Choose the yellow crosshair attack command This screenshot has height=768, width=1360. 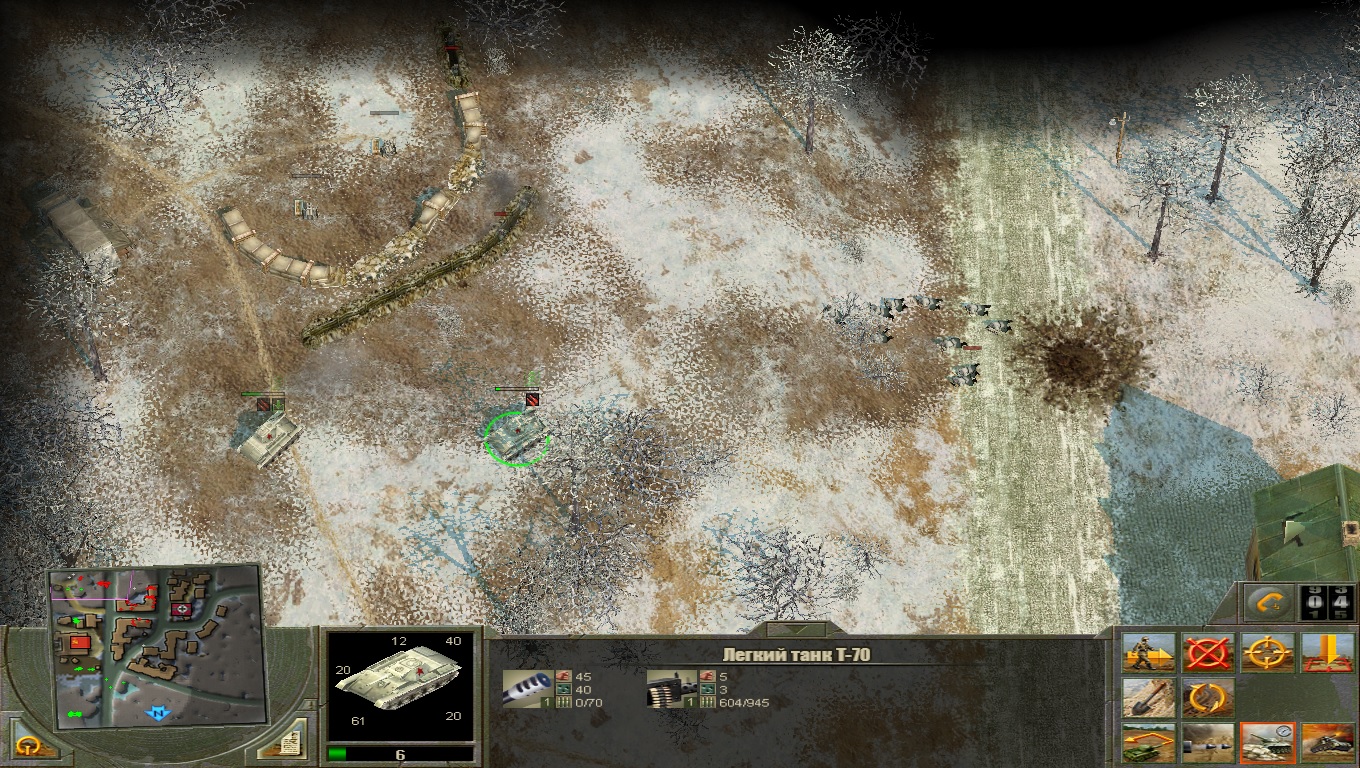coord(1266,653)
